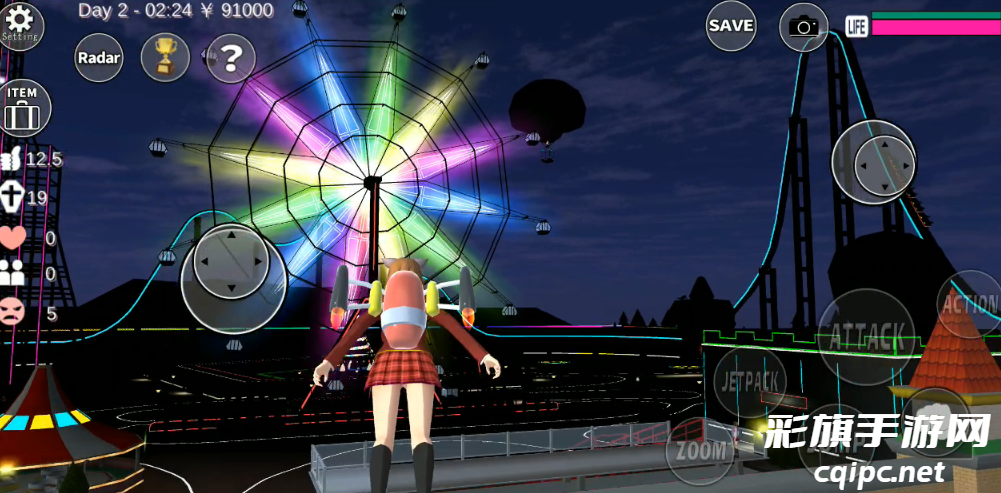
Task: Open the ITEM briefcase inventory
Action: 22,109
